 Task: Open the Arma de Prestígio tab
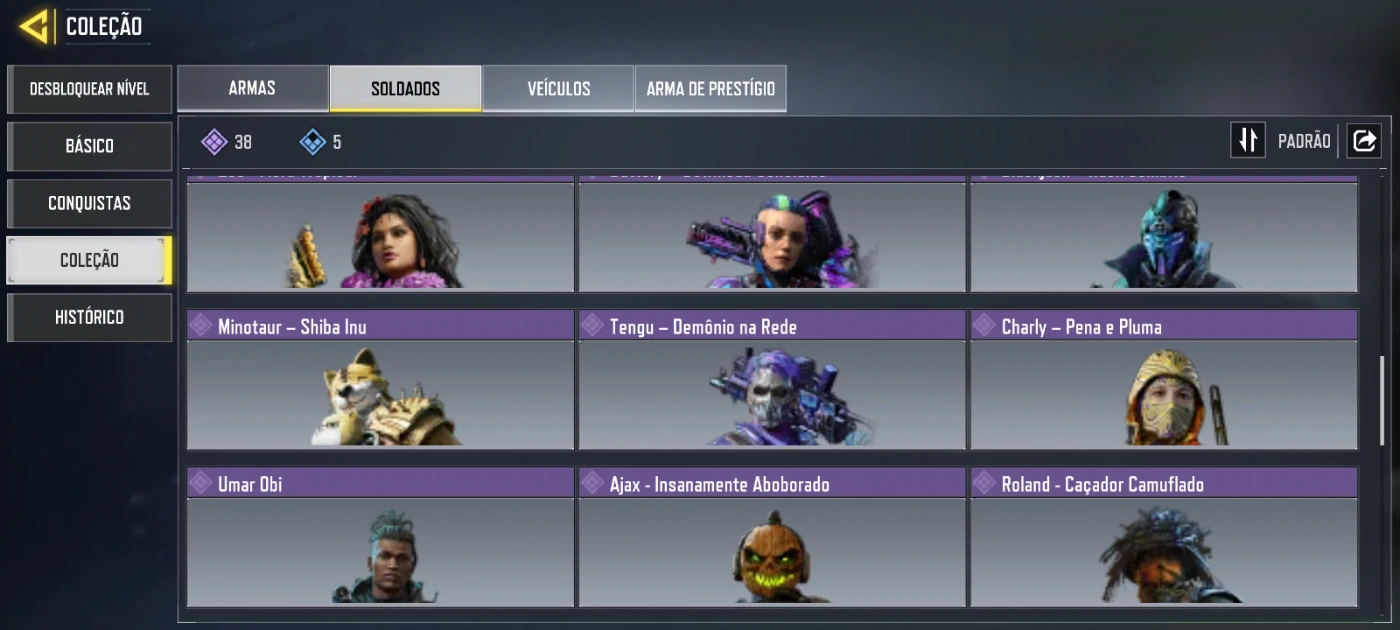pyautogui.click(x=710, y=88)
